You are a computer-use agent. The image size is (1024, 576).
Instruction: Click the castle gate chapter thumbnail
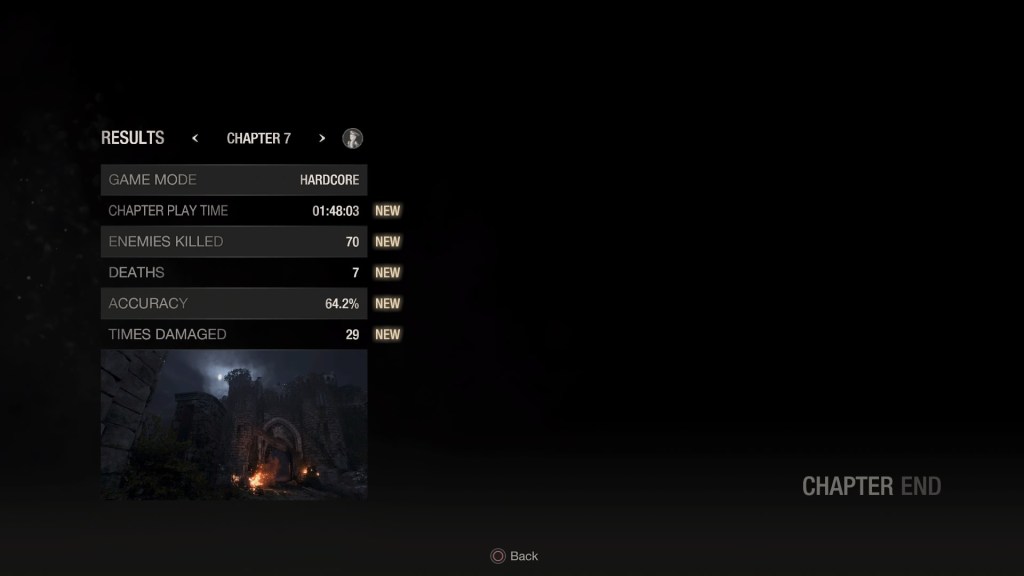234,425
